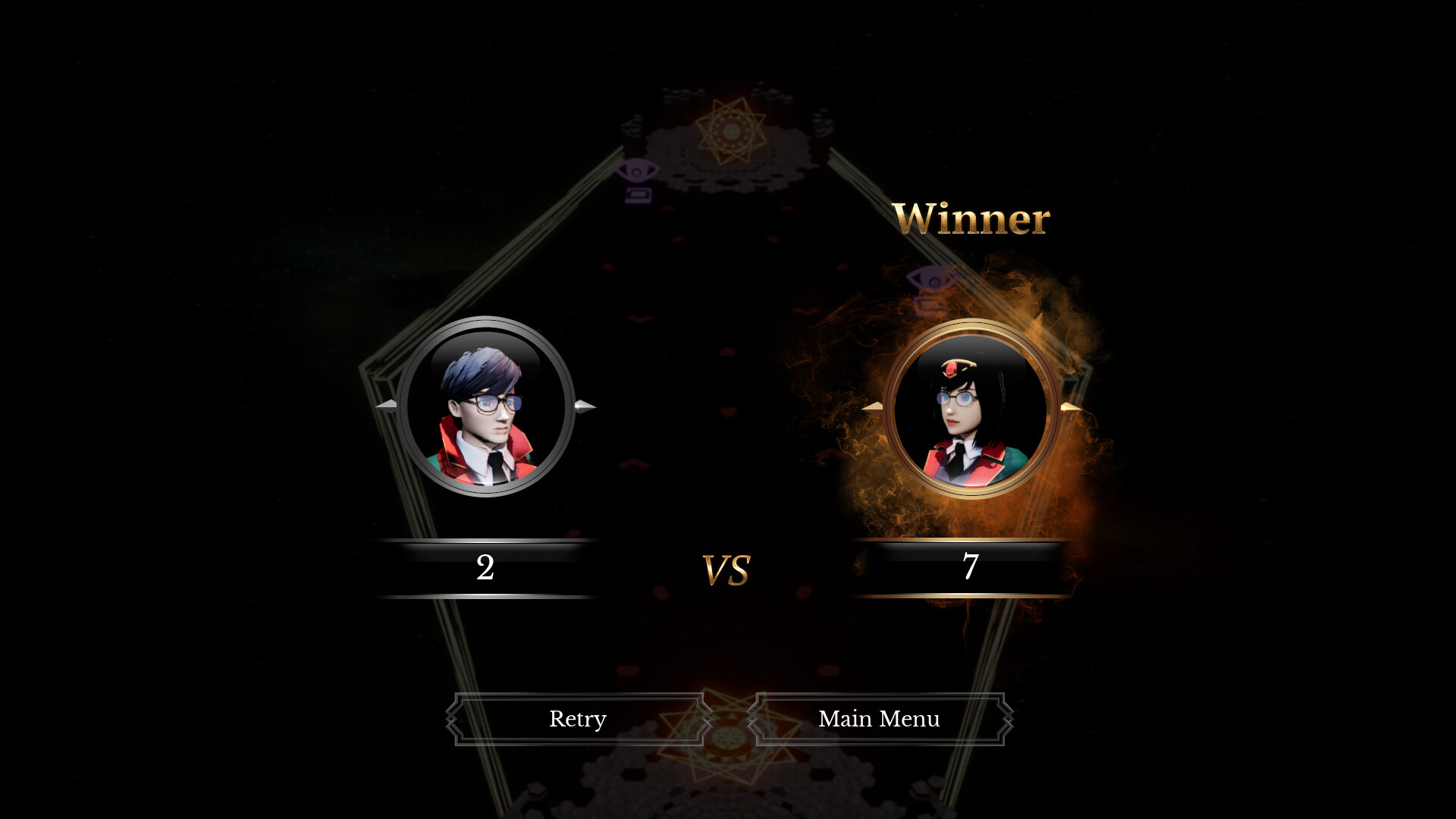Screen dimensions: 1456x819
Task: Click the winning player's portrait thumbnail
Action: (x=974, y=409)
